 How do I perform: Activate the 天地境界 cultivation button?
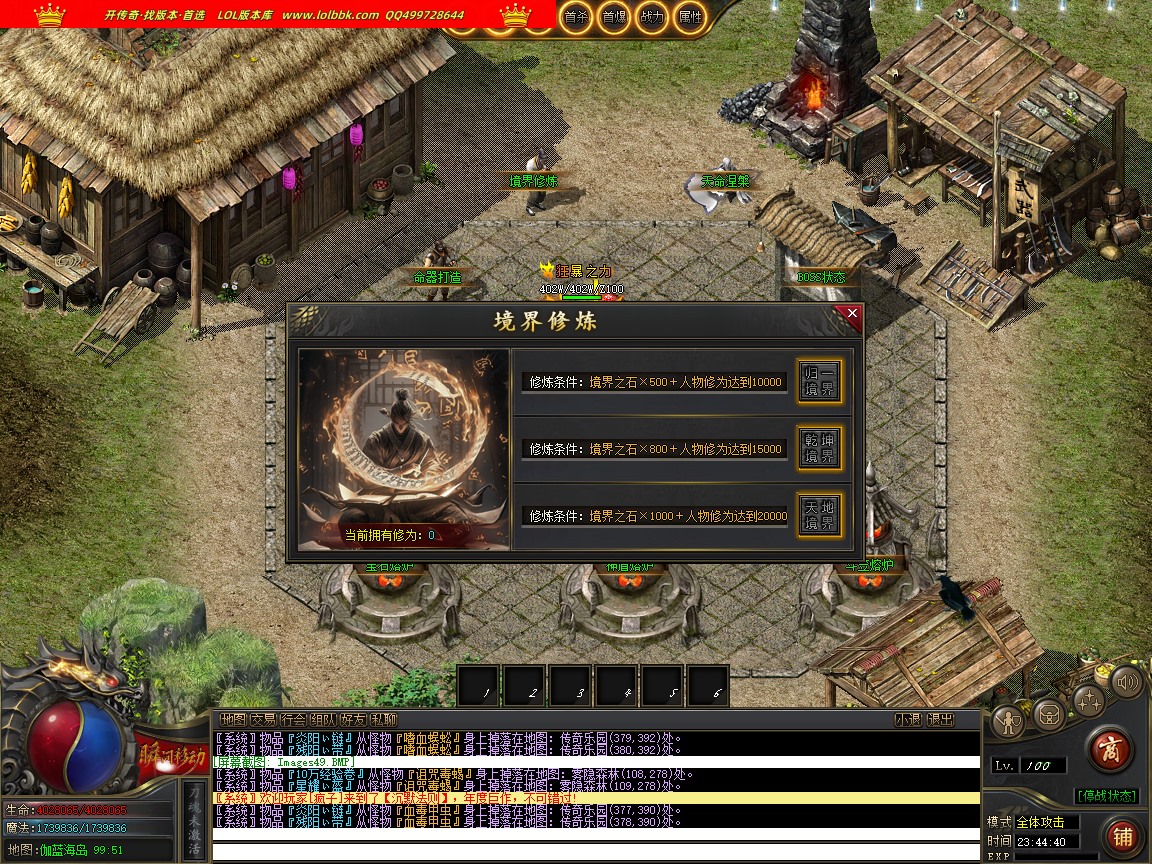tap(818, 516)
